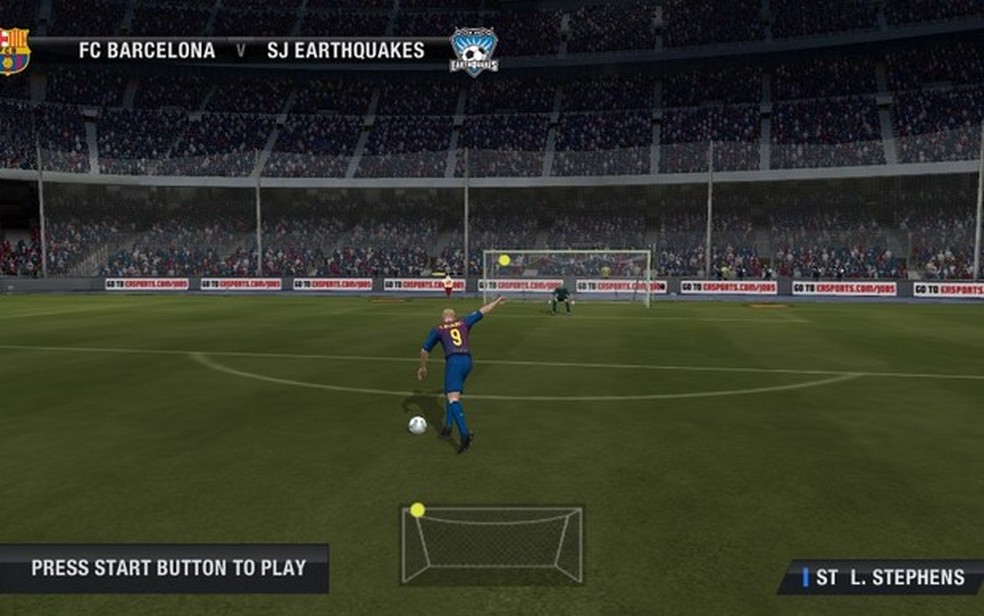
Task: Select the ST L. Stephens player panel
Action: point(881,577)
